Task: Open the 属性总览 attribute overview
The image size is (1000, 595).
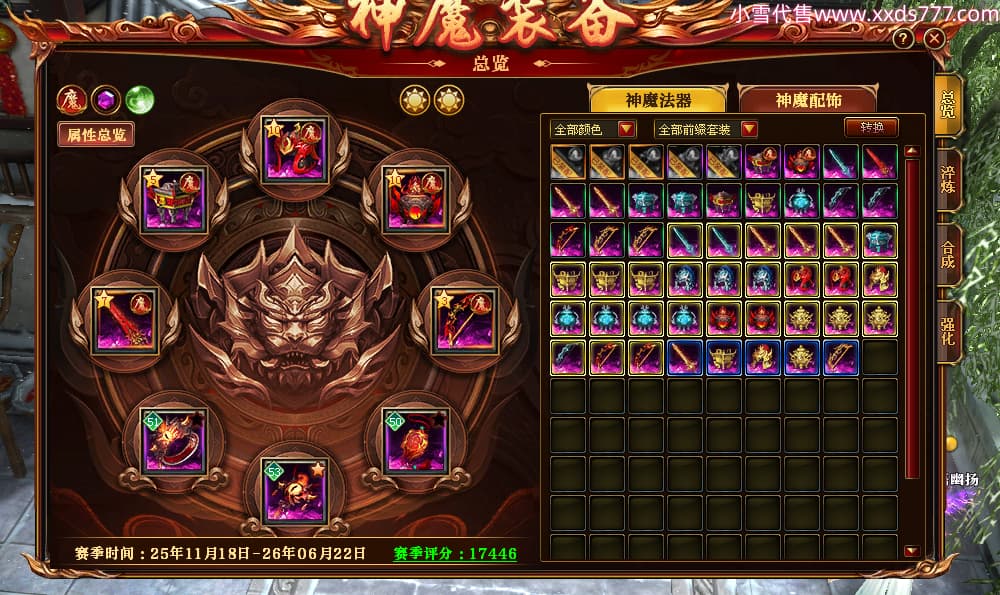Action: pyautogui.click(x=95, y=135)
